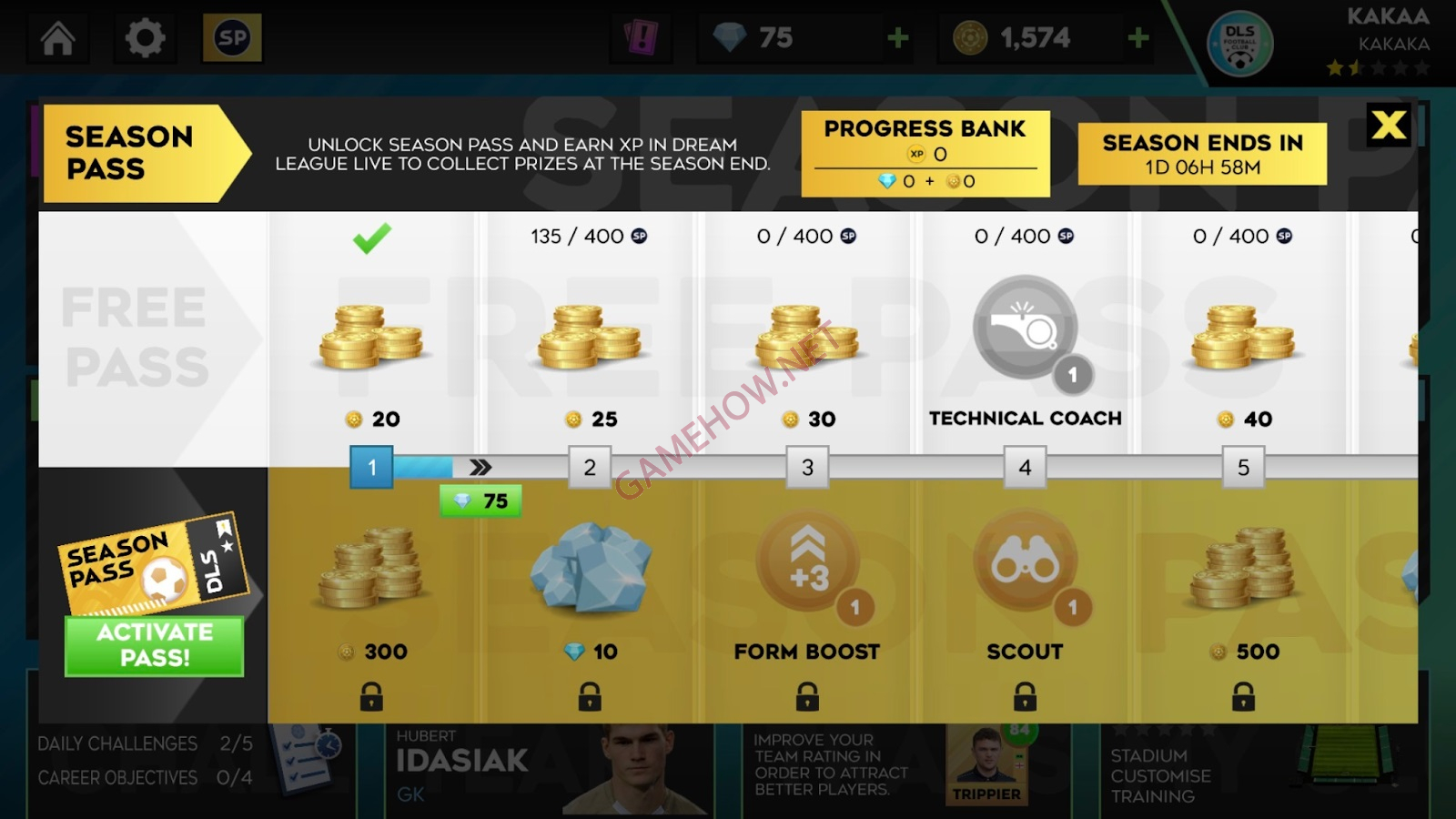Screen dimensions: 1456x819
Task: Toggle the lock under the Scout reward
Action: click(1026, 696)
